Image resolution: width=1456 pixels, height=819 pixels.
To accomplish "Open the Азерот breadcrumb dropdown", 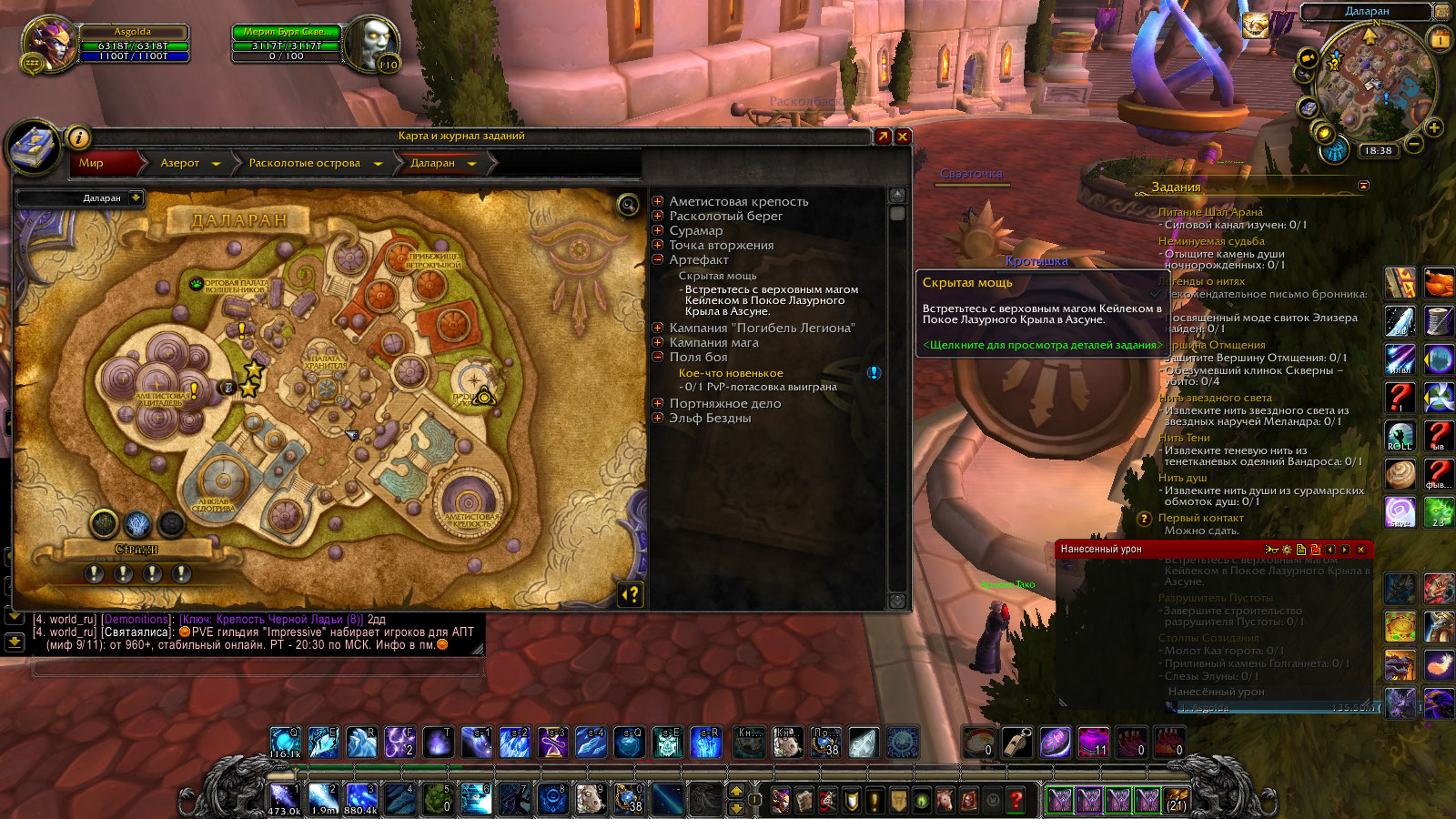I will (216, 164).
